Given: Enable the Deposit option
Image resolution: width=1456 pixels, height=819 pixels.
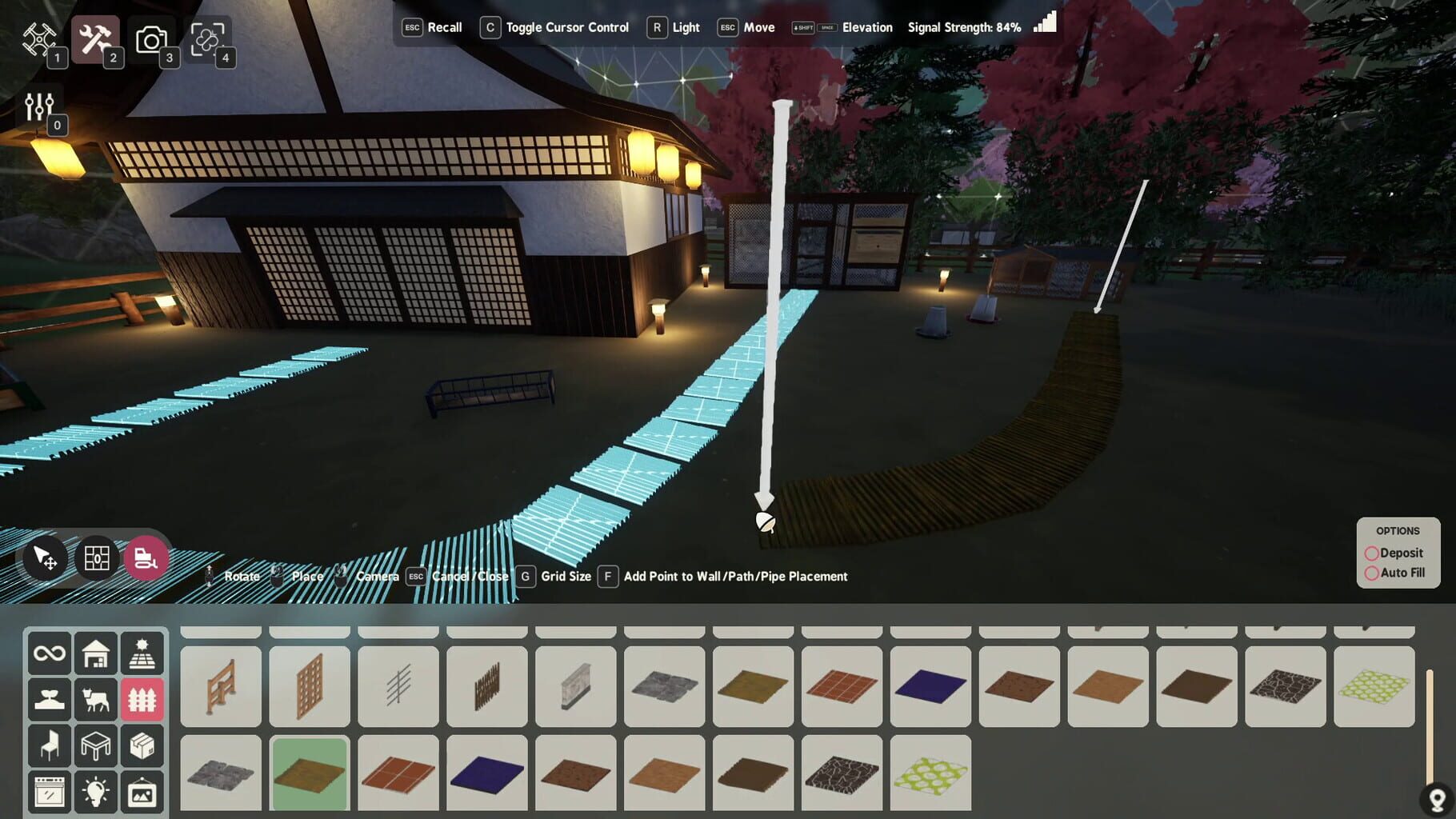Looking at the screenshot, I should (1371, 553).
